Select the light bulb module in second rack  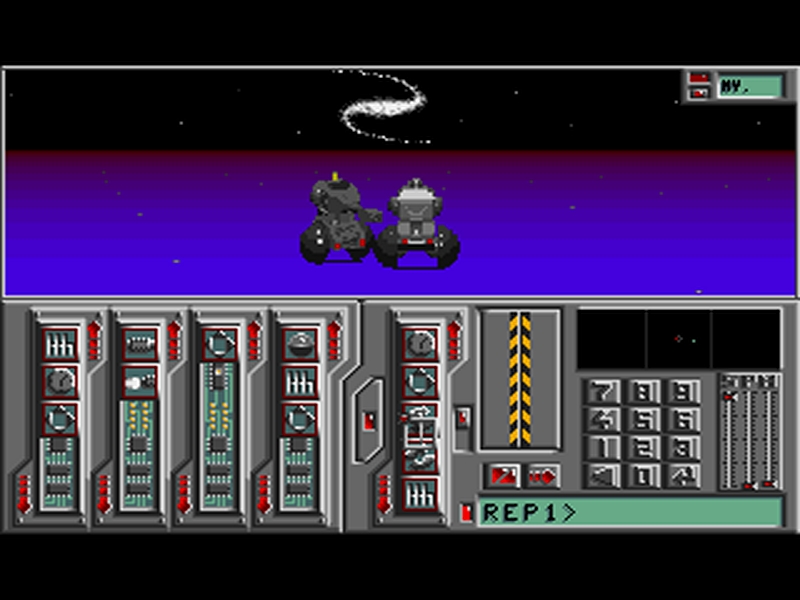click(139, 381)
